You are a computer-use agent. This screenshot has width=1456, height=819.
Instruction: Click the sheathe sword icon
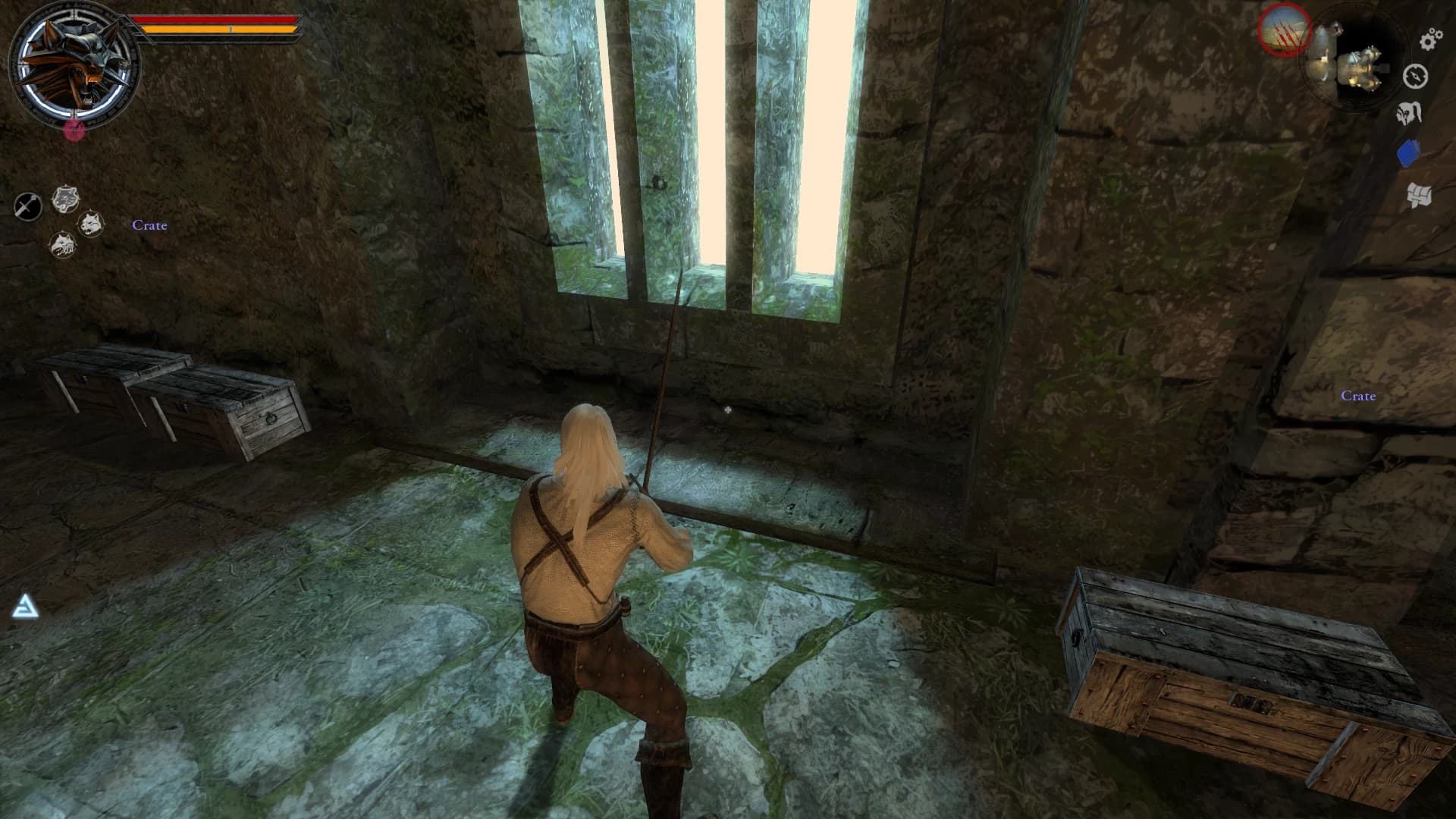tap(27, 205)
